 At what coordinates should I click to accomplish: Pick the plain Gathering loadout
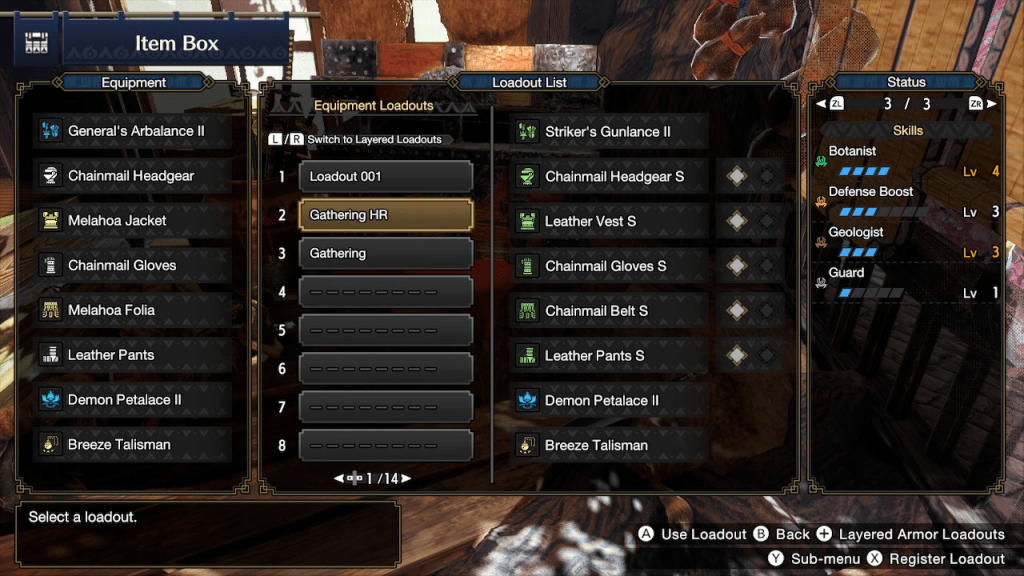pos(385,254)
